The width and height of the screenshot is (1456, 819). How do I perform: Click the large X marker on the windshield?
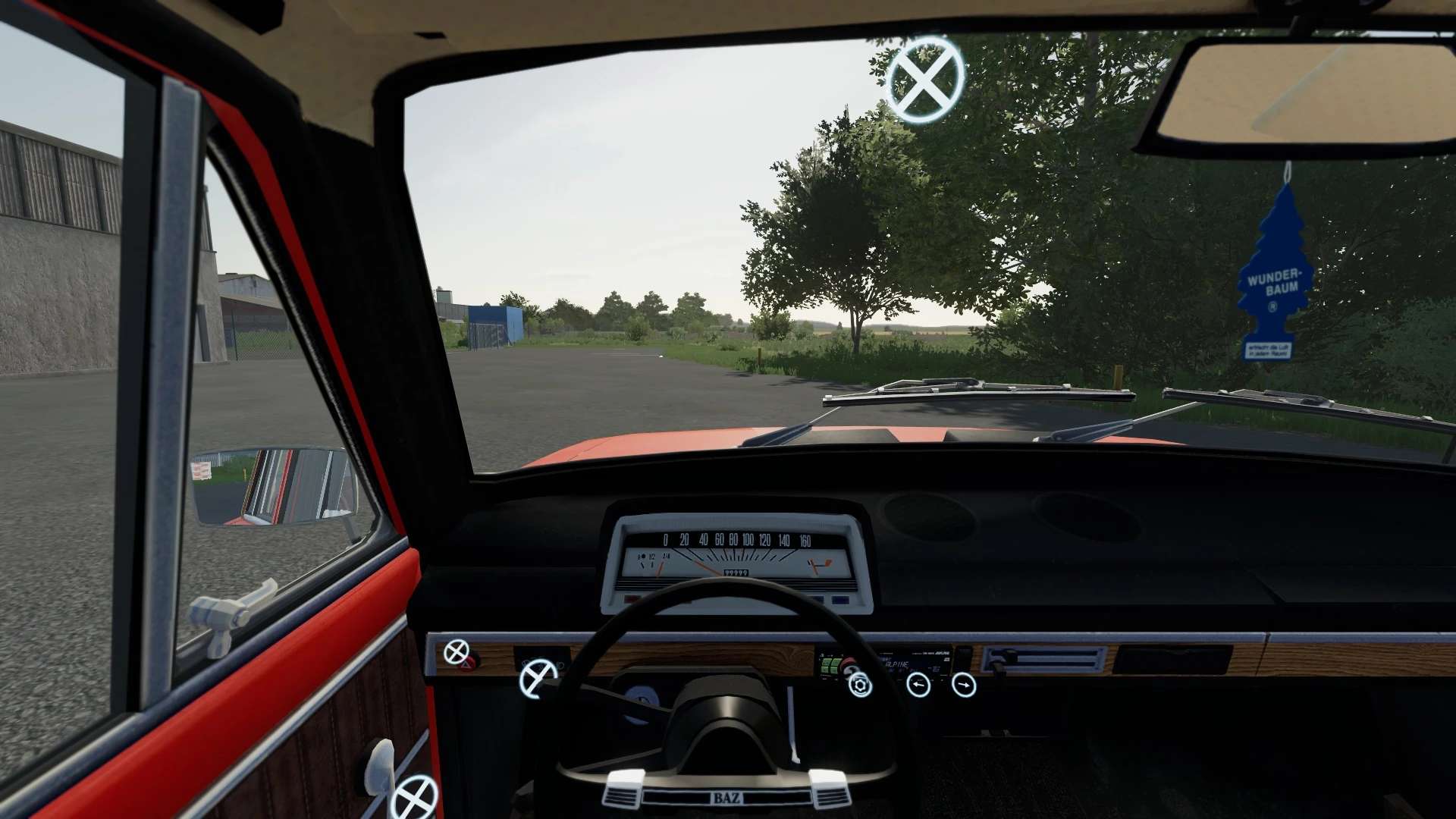(924, 79)
